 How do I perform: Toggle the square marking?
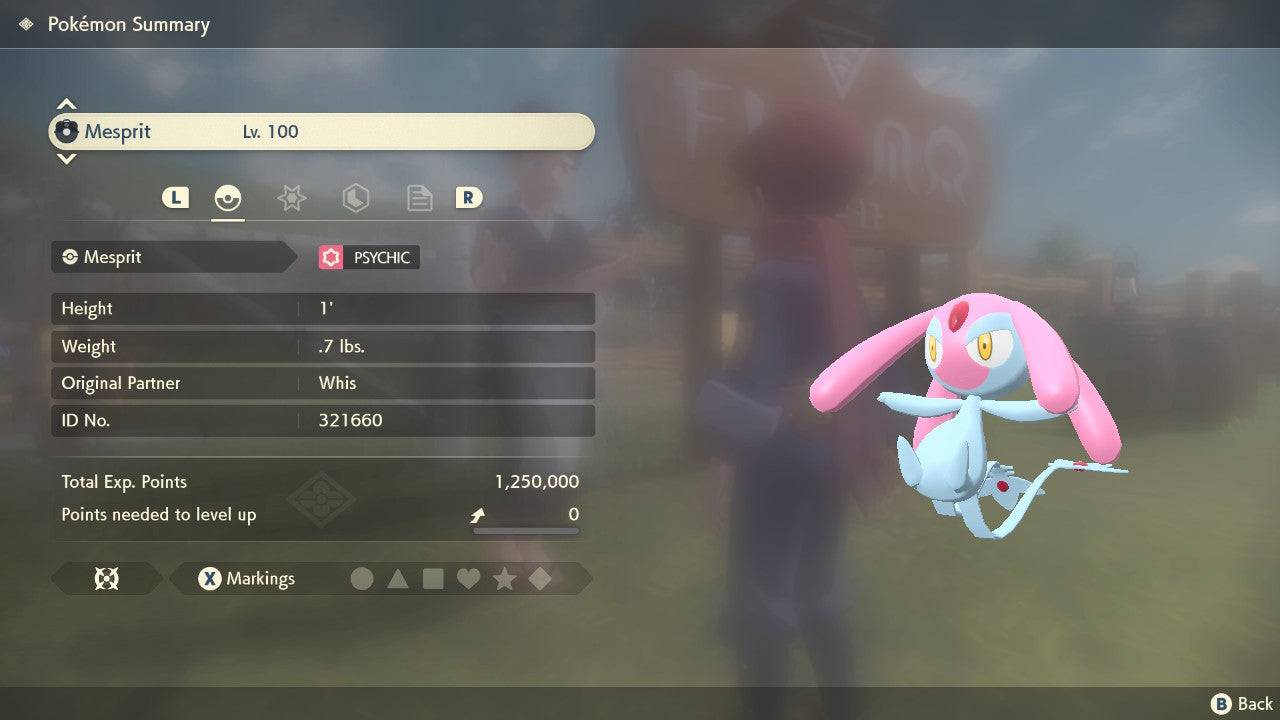433,578
